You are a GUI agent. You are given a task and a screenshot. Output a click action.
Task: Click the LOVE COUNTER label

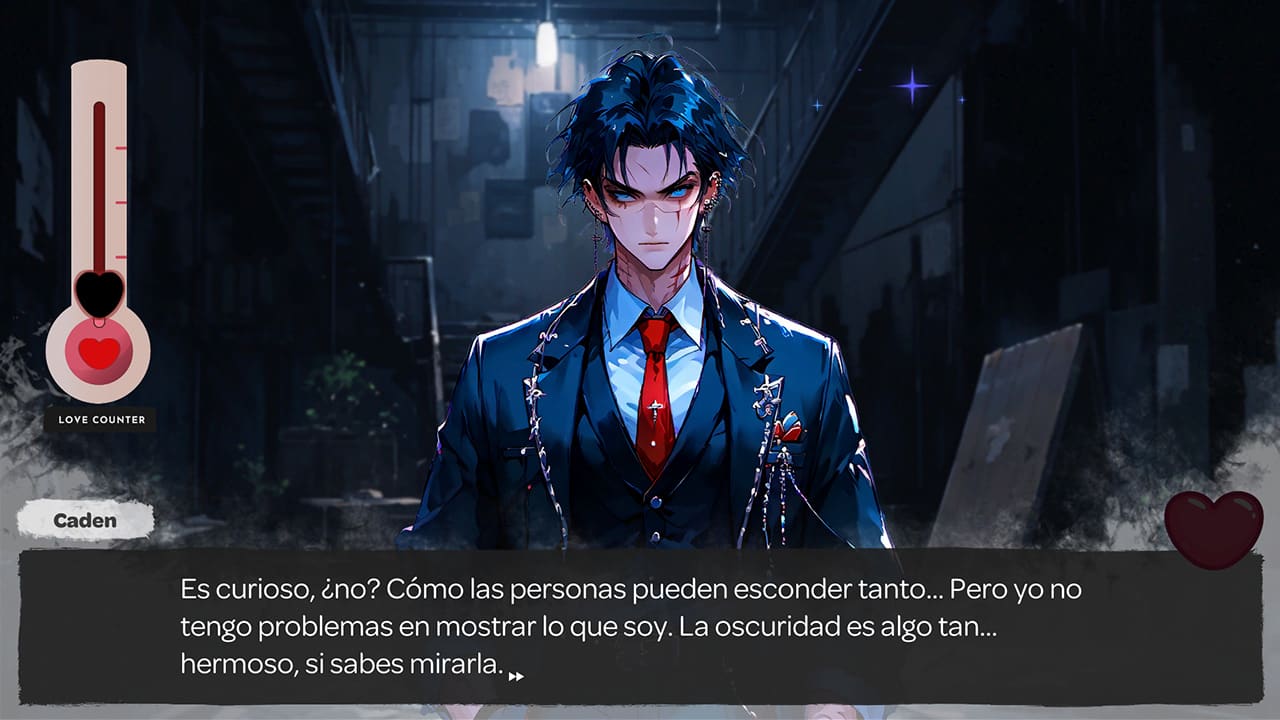pos(101,419)
